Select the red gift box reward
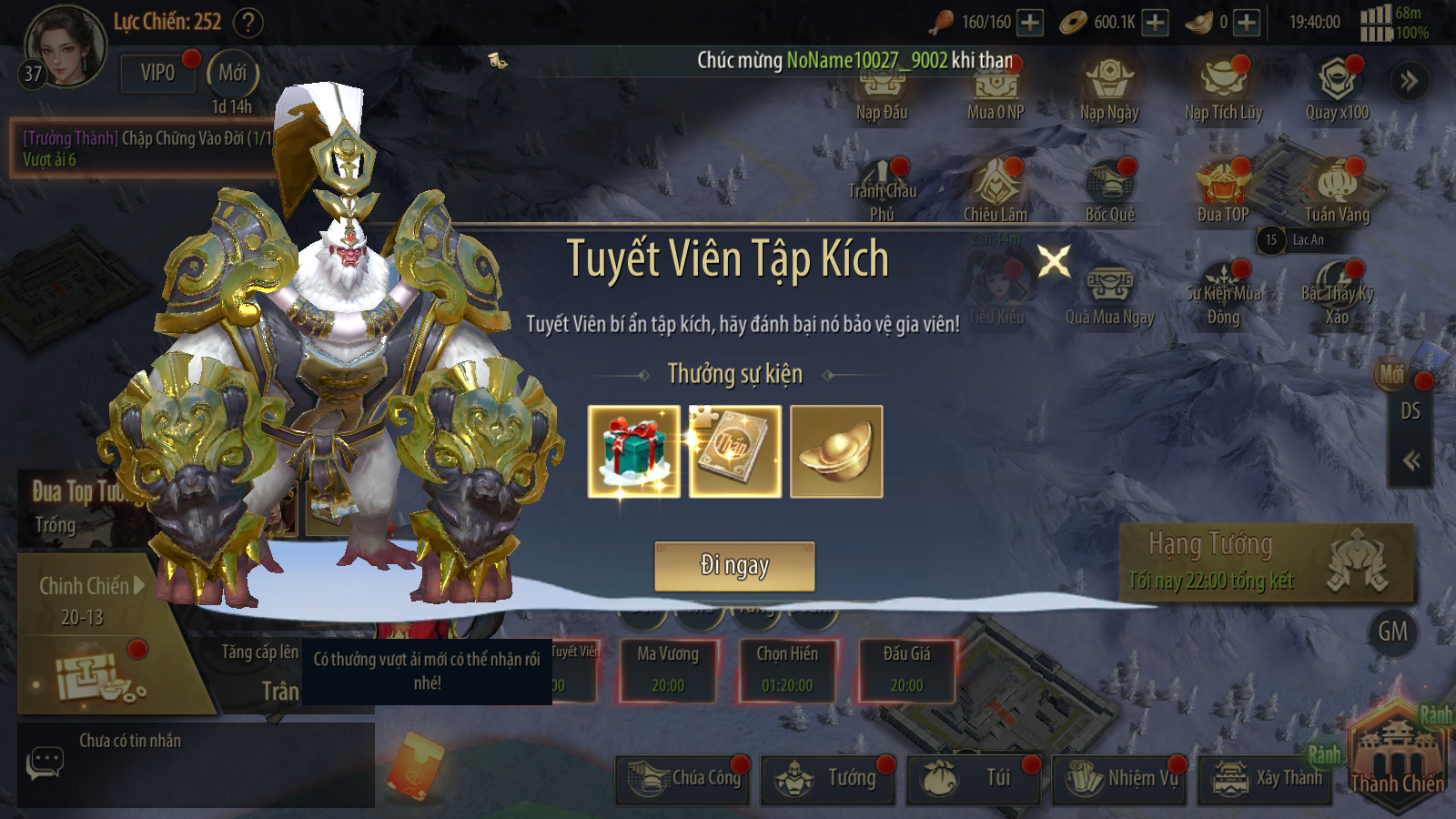 [634, 451]
